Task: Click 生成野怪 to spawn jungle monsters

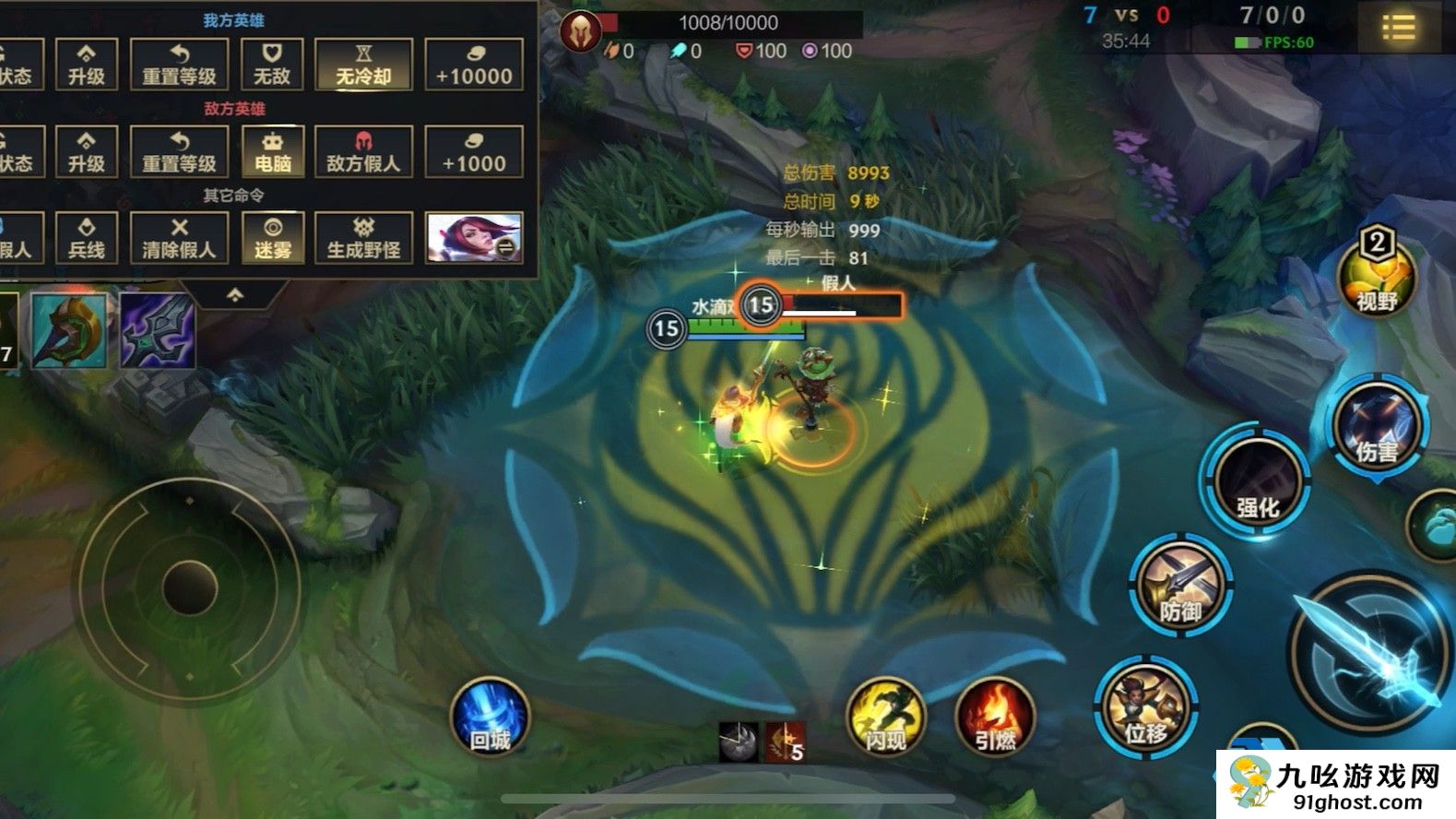Action: [363, 238]
